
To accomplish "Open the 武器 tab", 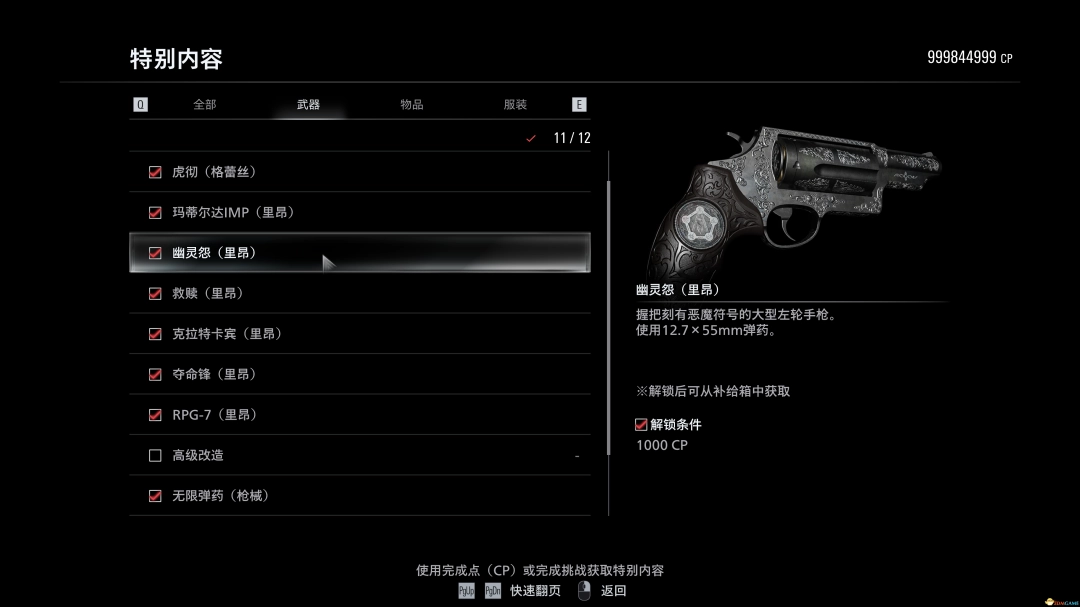I will pos(308,104).
